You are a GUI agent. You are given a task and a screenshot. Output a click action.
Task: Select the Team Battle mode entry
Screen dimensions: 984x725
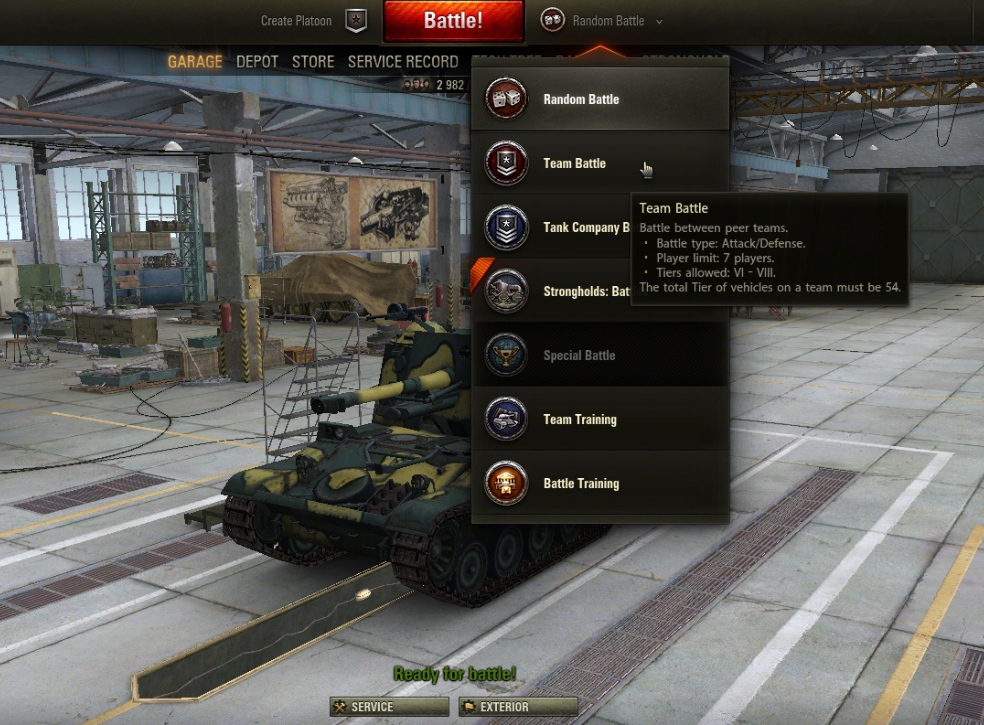[x=574, y=163]
